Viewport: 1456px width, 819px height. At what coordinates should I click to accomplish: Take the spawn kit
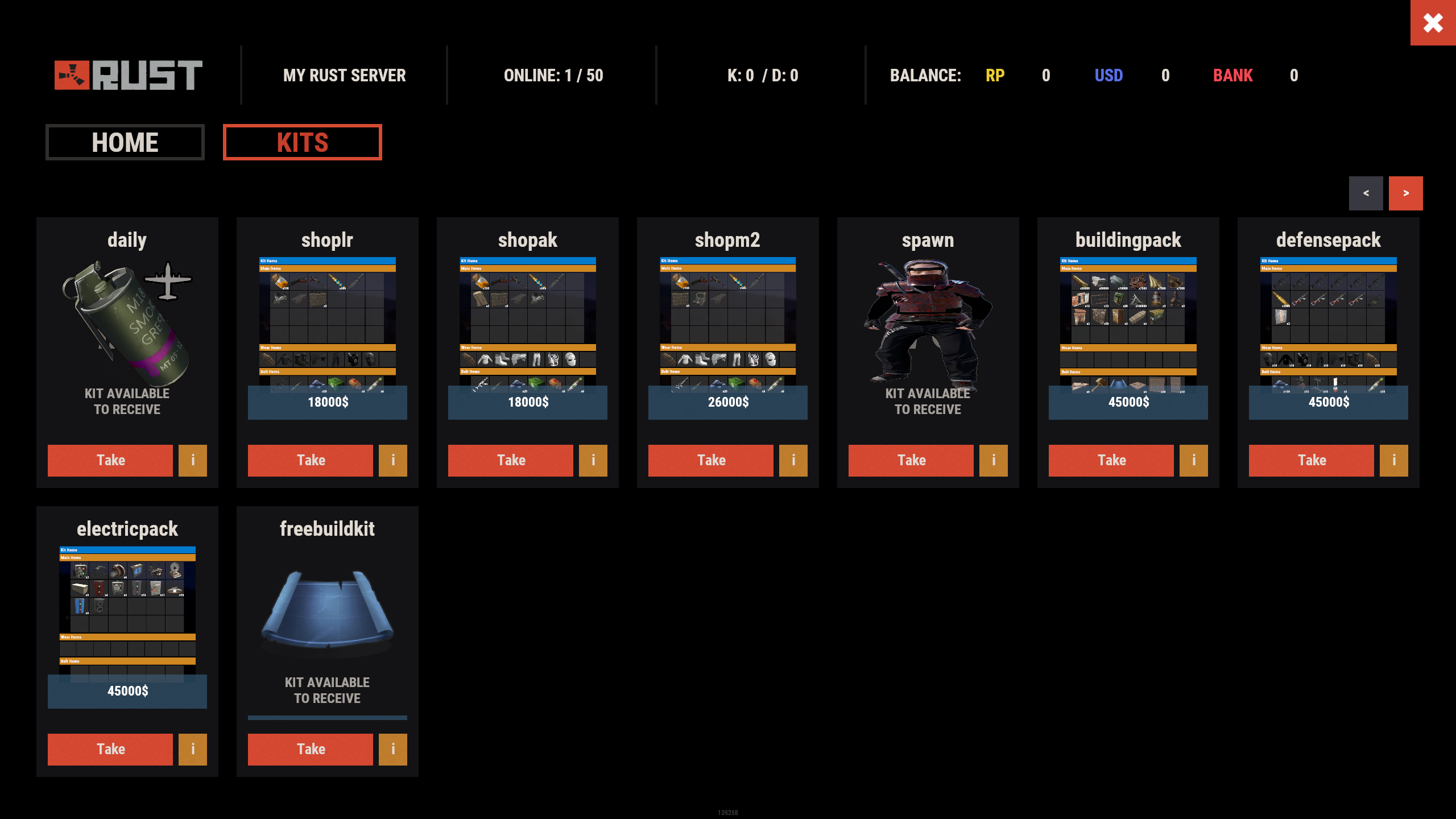coord(911,460)
